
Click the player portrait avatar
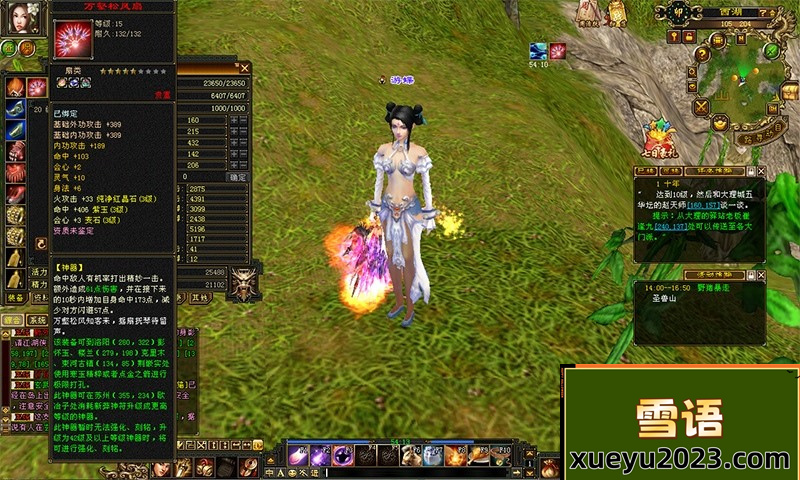point(23,20)
